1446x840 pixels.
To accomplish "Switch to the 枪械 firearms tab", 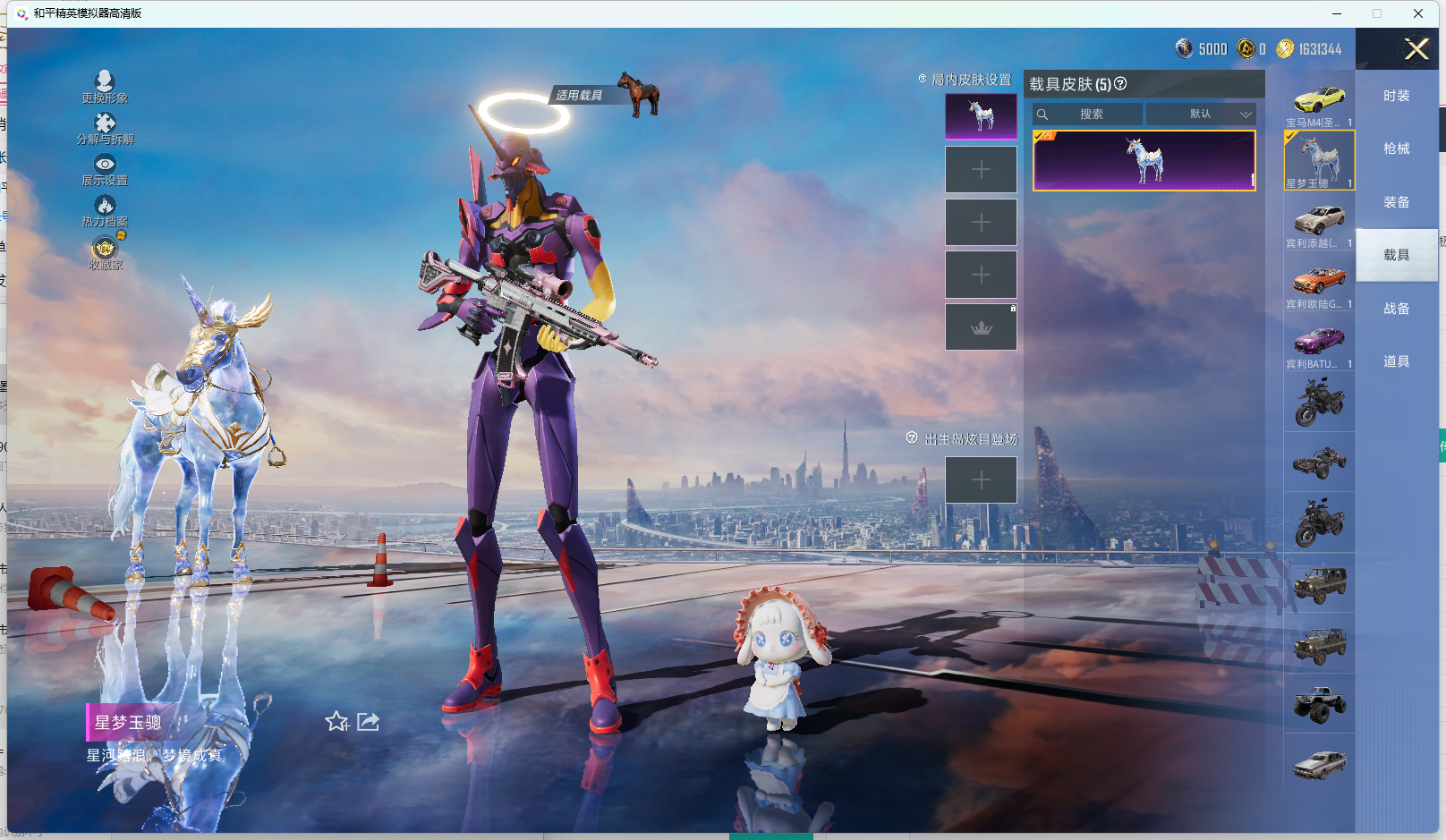I will click(1396, 148).
